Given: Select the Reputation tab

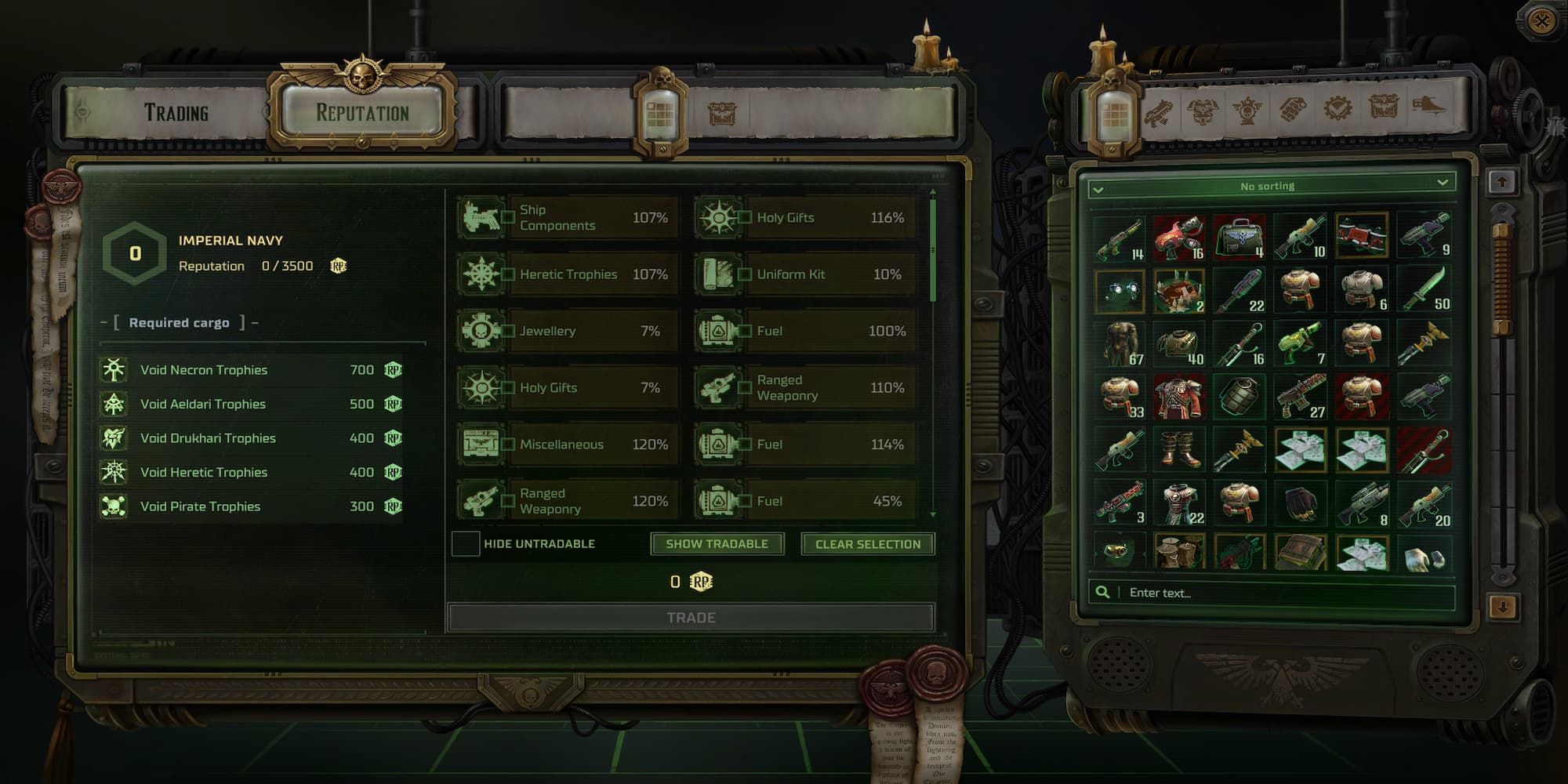Looking at the screenshot, I should click(363, 111).
